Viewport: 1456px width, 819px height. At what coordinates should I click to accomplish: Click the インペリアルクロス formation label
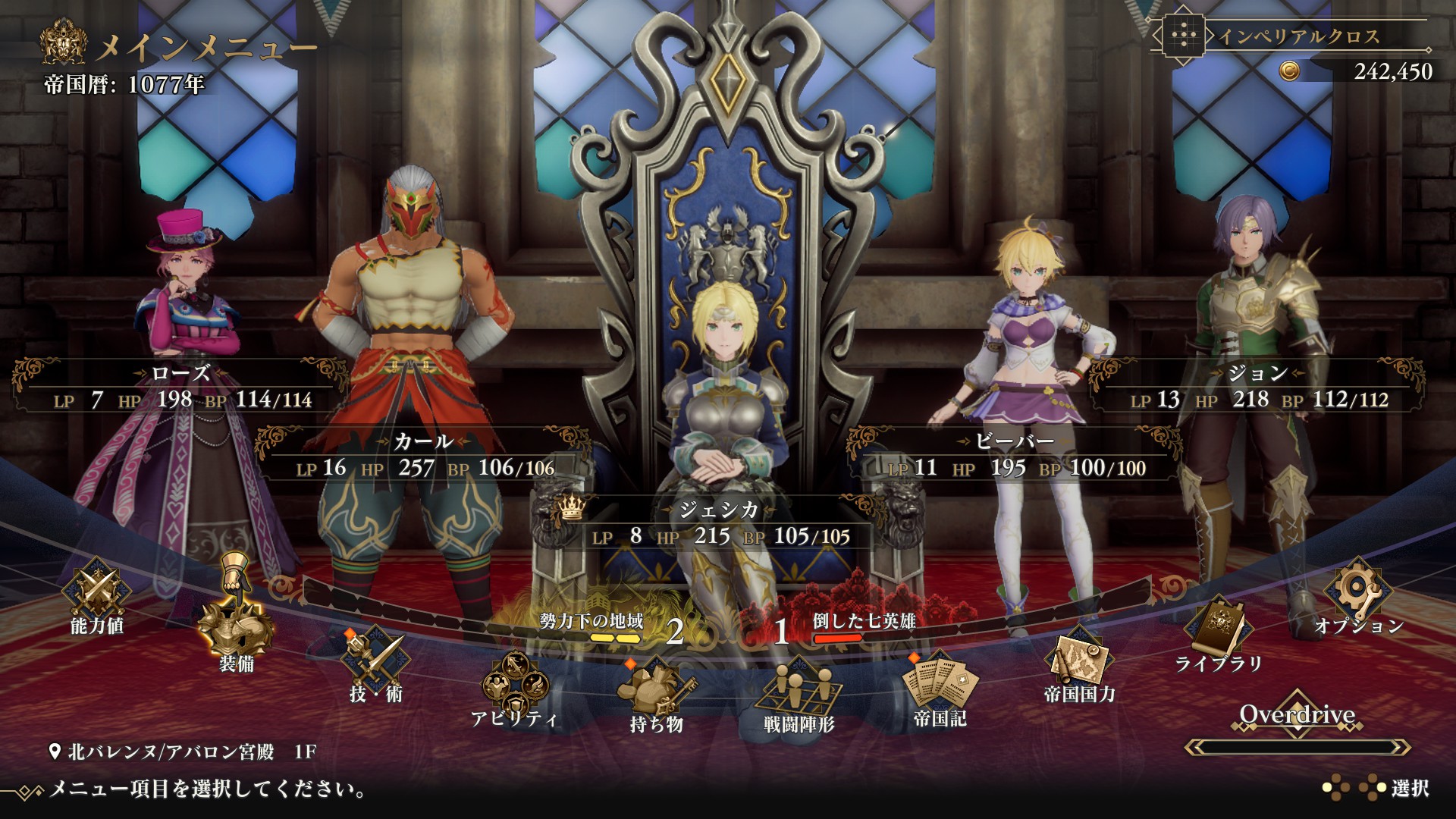(1298, 36)
